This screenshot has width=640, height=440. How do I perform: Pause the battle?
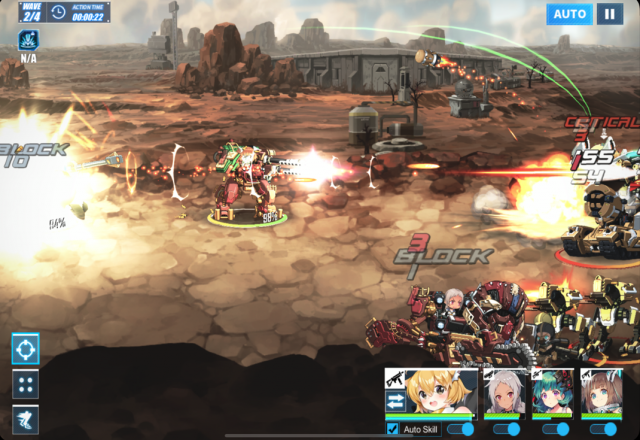pyautogui.click(x=609, y=14)
